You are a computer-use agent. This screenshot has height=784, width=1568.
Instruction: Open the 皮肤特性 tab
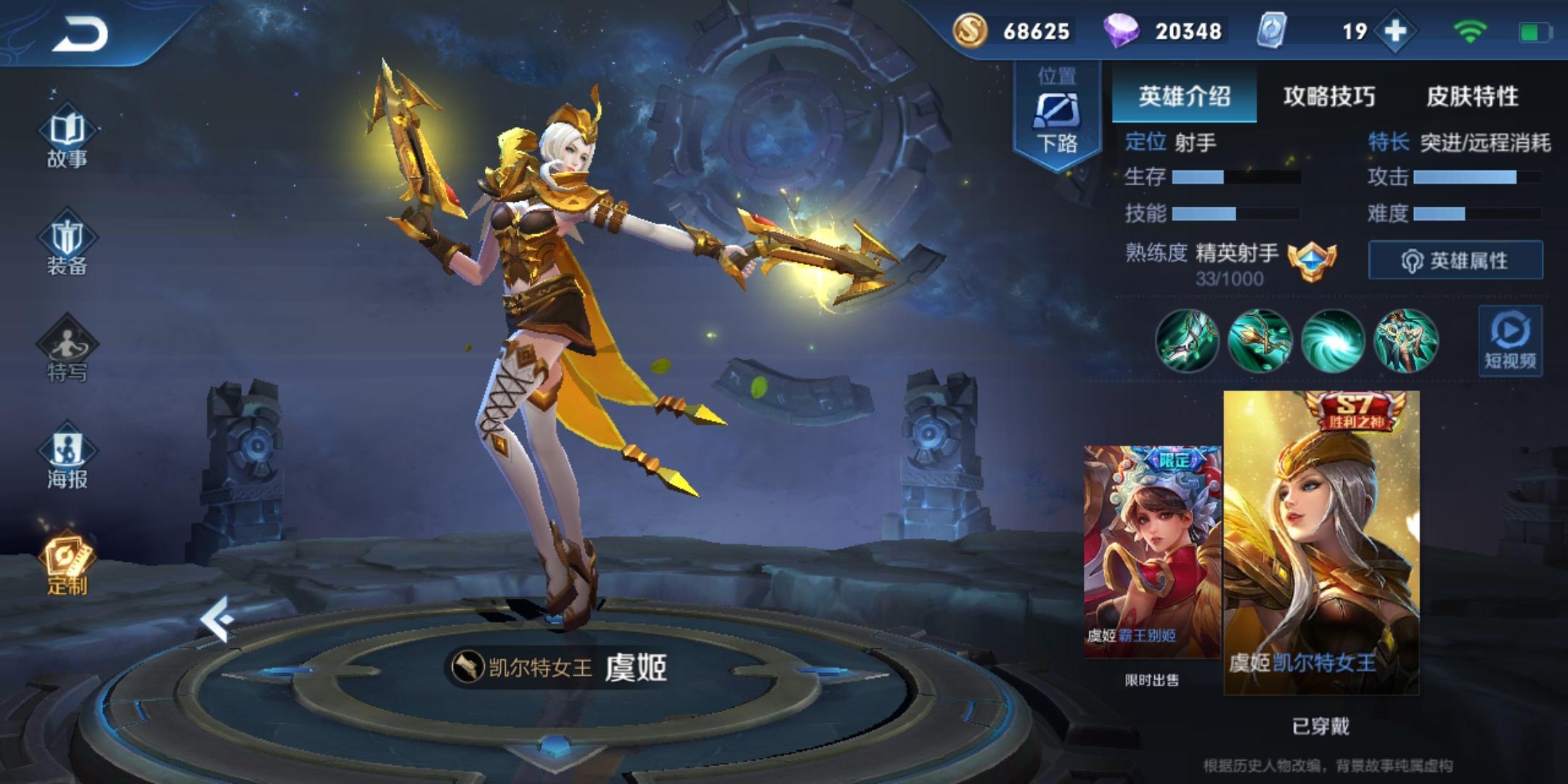pyautogui.click(x=1472, y=96)
